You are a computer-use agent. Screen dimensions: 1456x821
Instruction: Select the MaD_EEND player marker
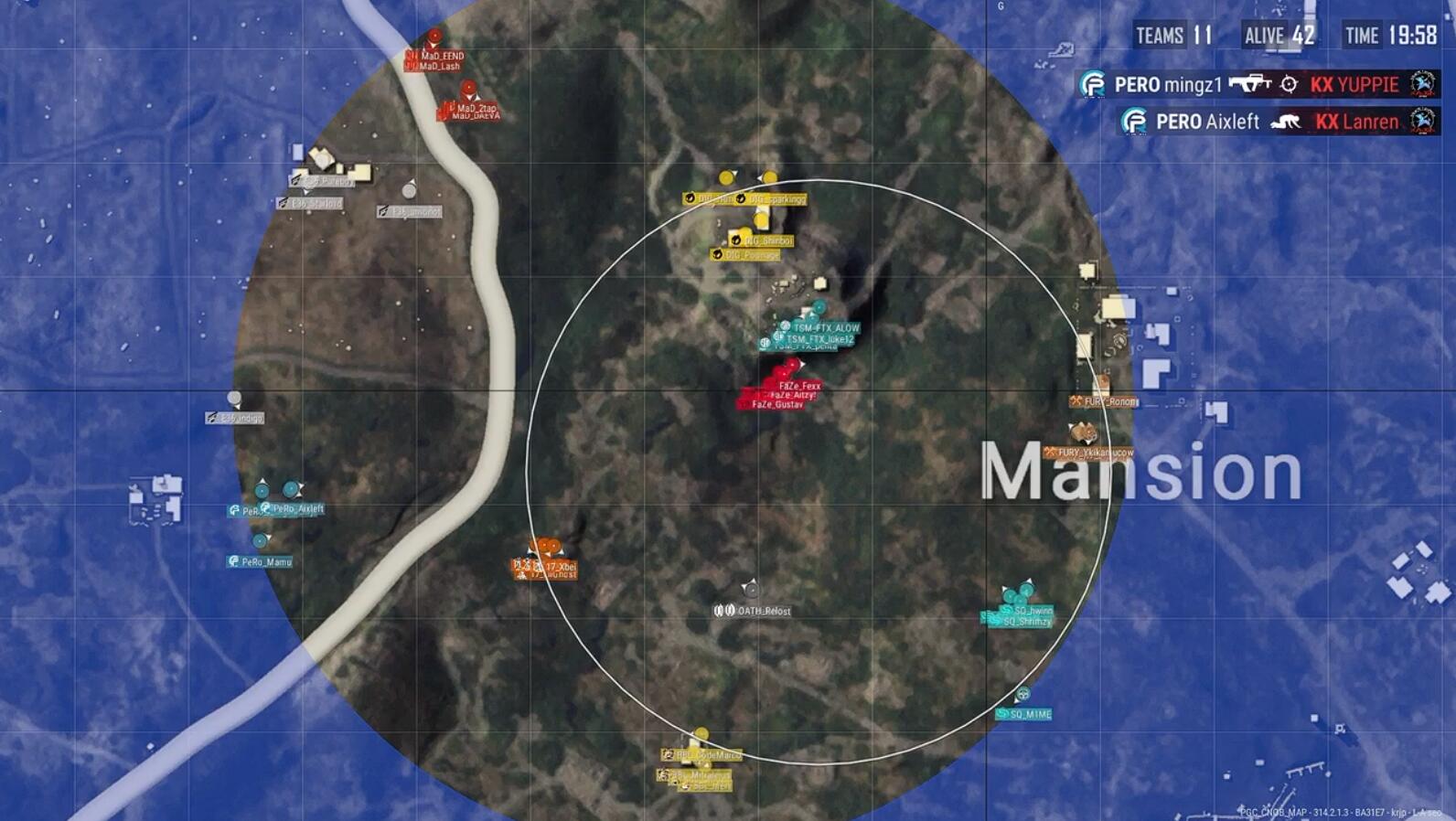(435, 37)
